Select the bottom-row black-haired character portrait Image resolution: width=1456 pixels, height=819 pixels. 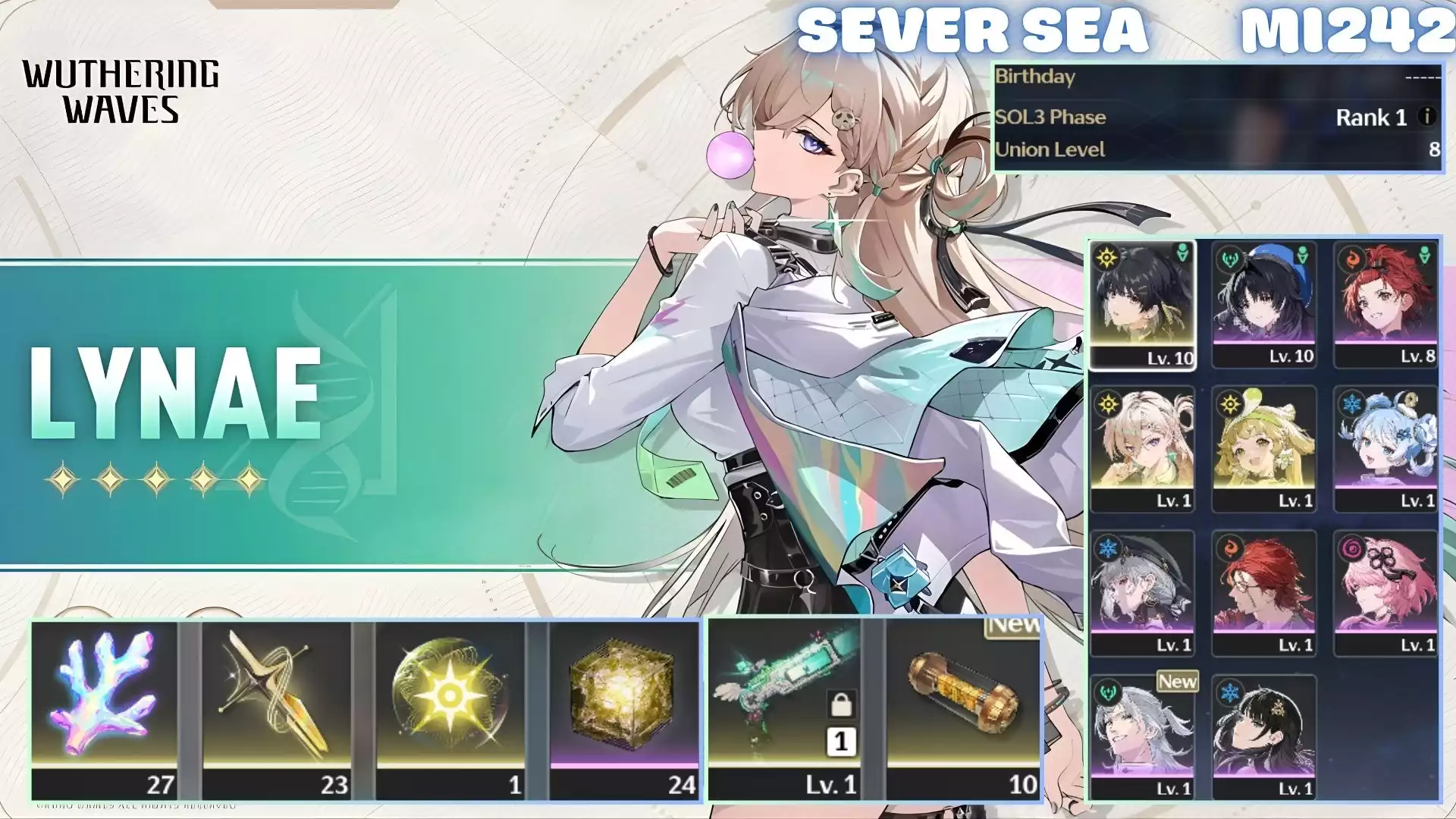point(1264,737)
